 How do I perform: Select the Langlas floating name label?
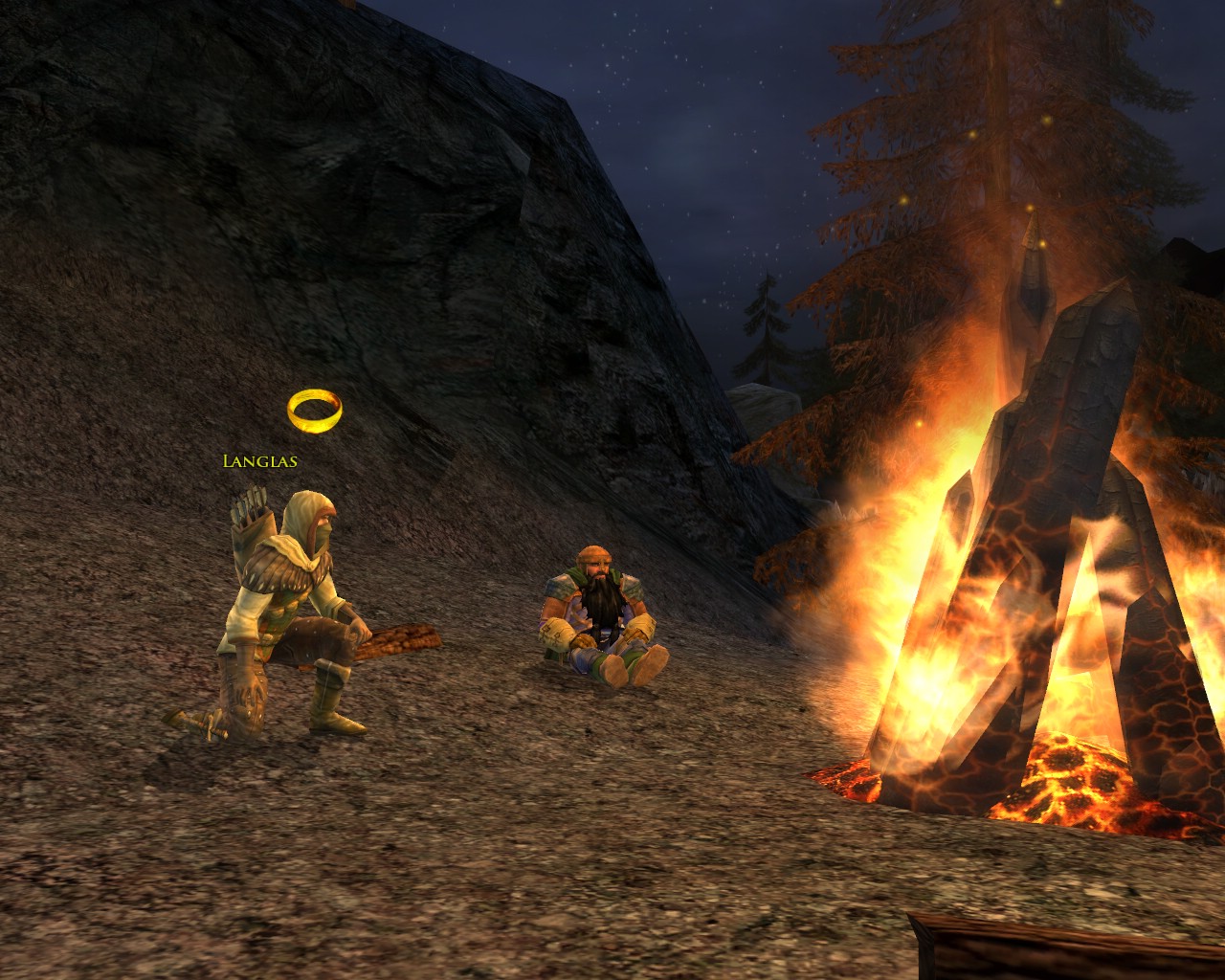coord(259,461)
